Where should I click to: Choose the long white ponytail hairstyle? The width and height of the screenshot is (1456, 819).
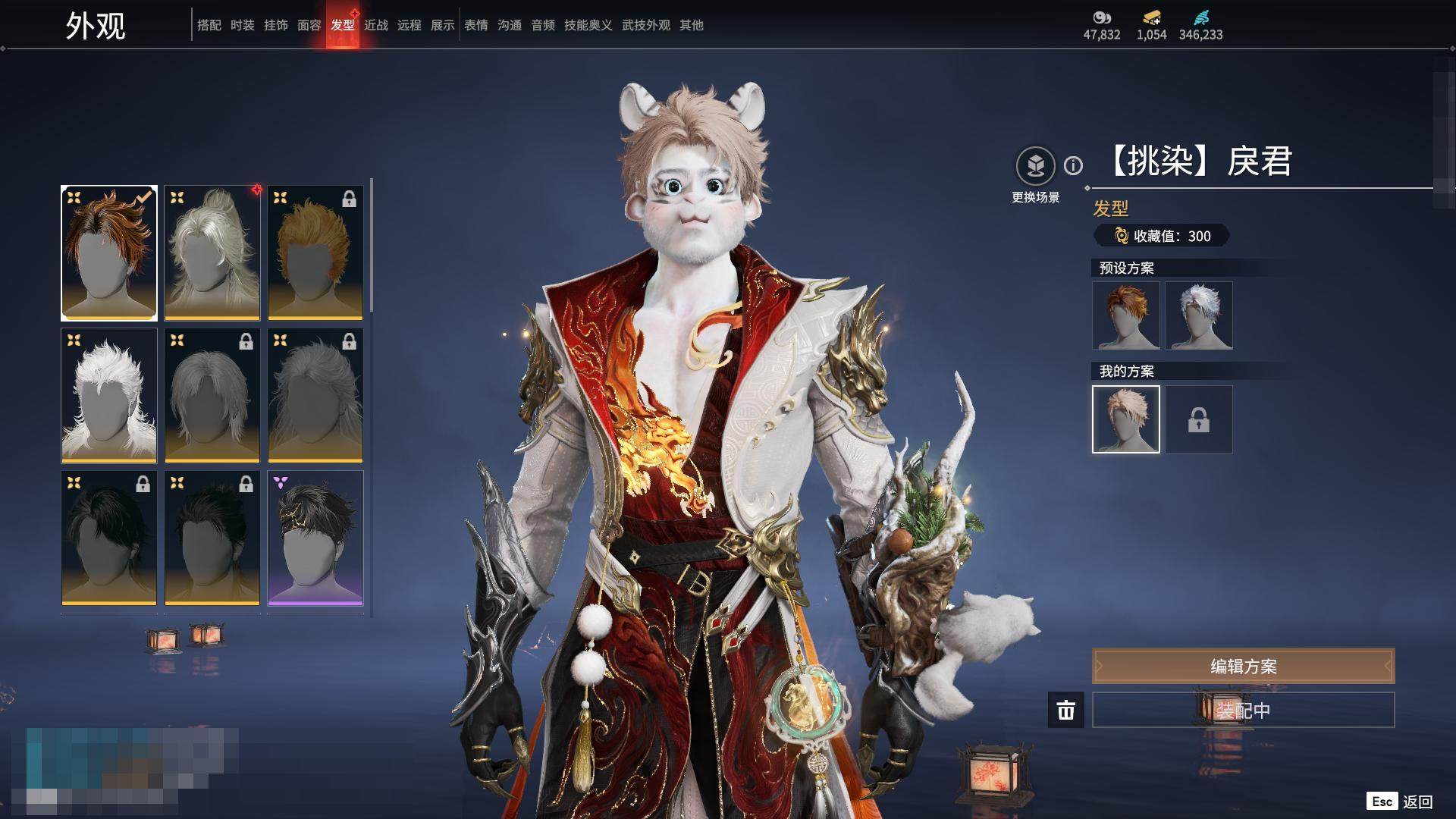coord(212,253)
